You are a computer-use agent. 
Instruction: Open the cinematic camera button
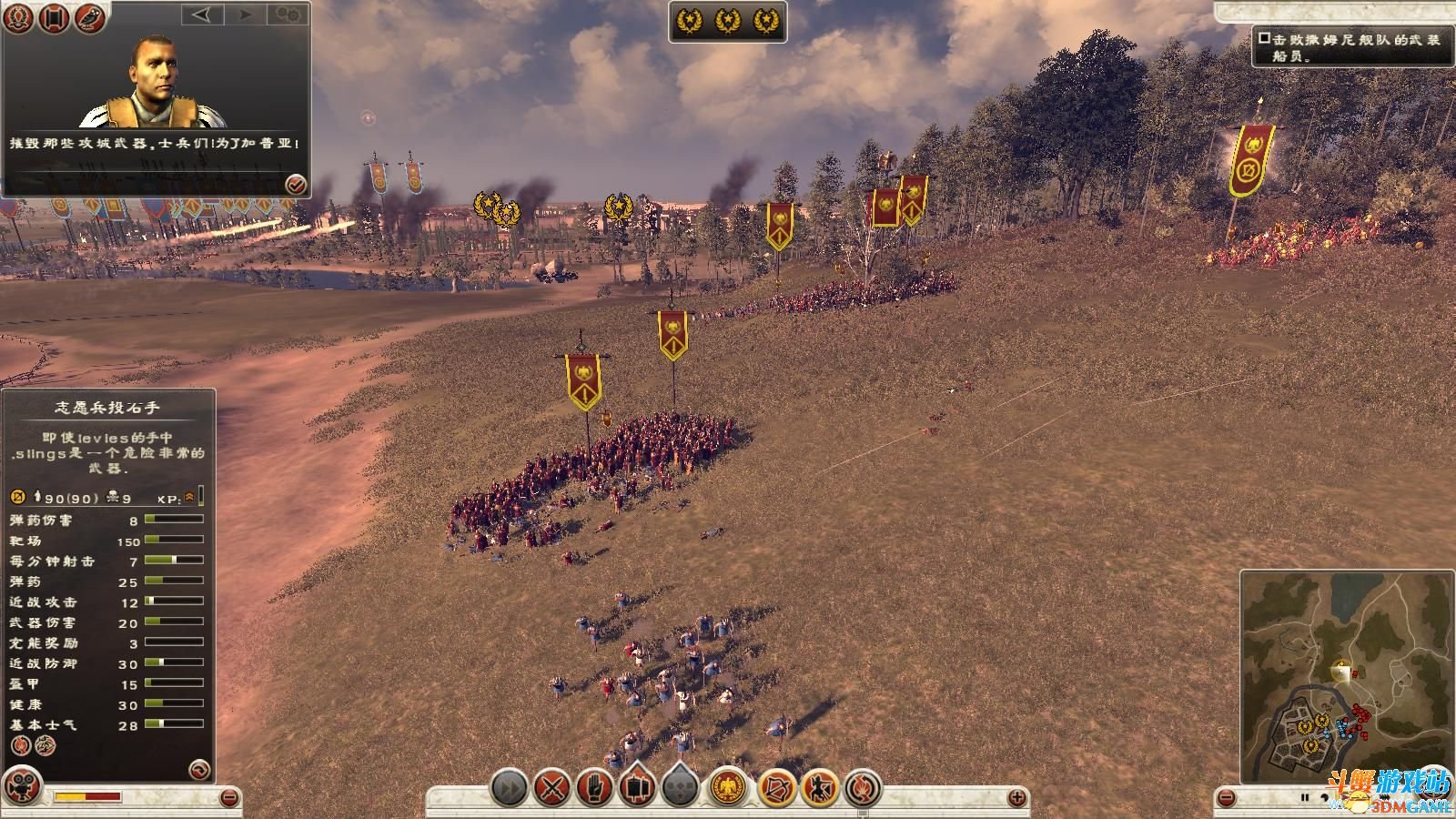pyautogui.click(x=23, y=785)
